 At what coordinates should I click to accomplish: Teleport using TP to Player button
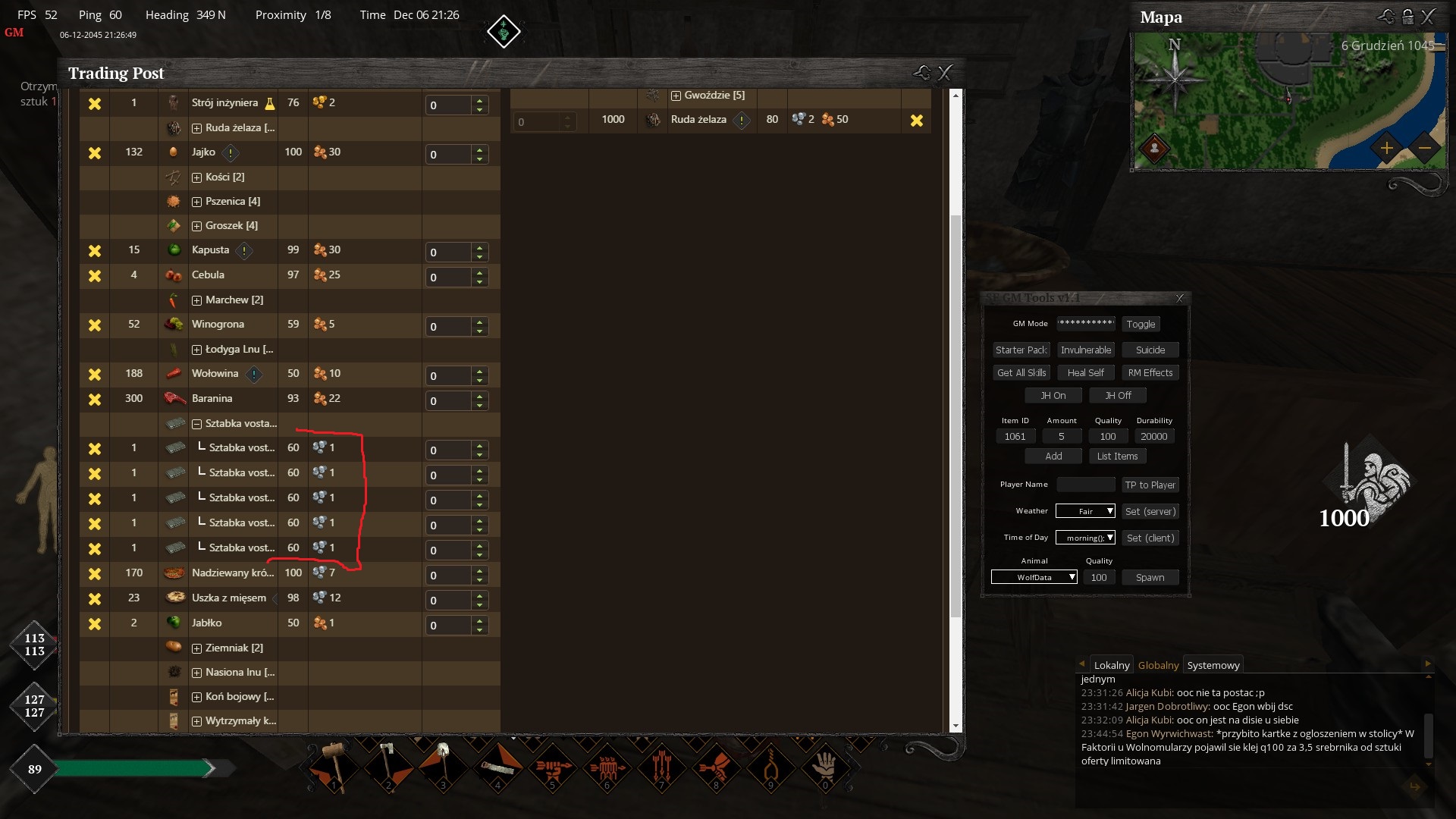point(1150,485)
